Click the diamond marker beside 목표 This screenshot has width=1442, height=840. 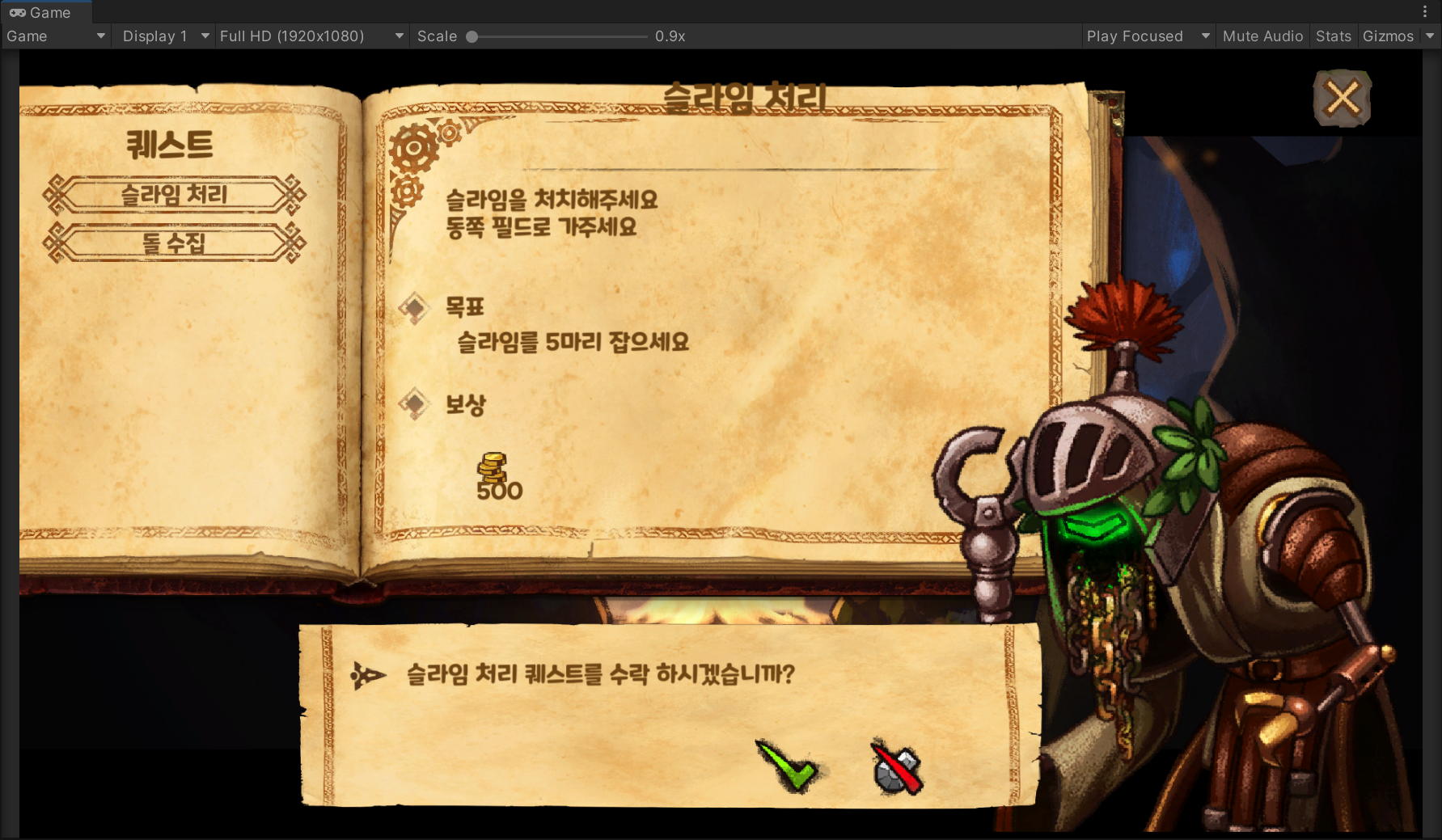point(415,308)
